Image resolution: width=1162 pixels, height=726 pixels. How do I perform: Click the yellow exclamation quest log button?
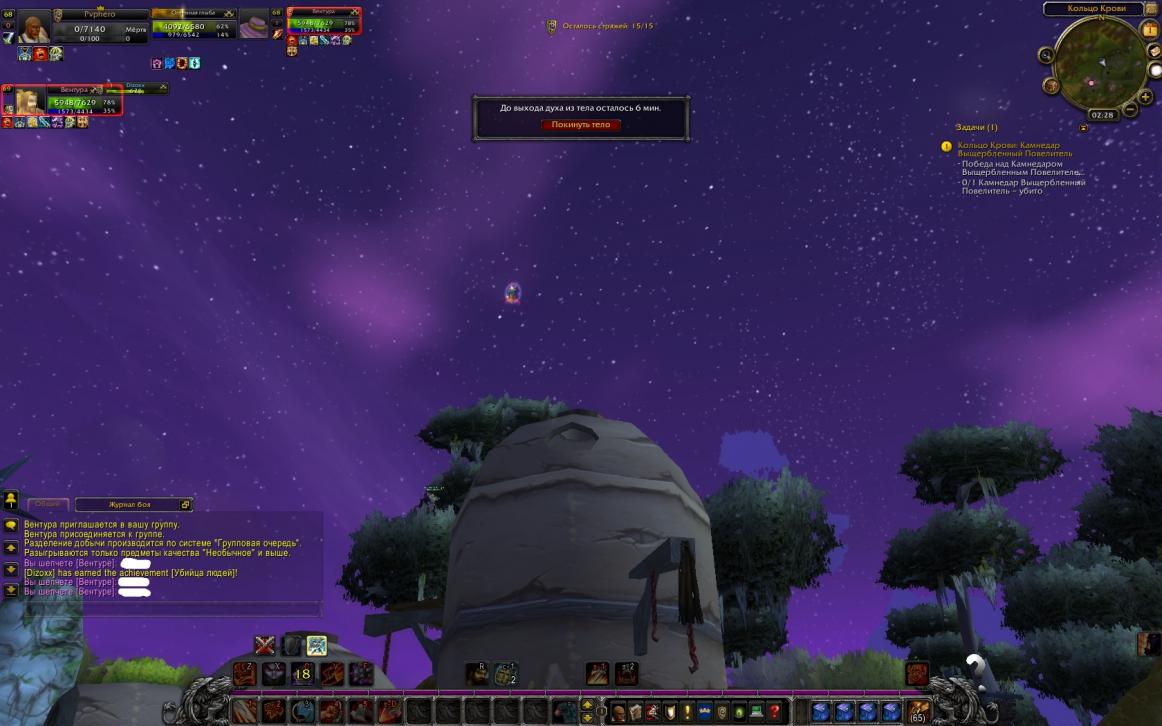tap(687, 712)
